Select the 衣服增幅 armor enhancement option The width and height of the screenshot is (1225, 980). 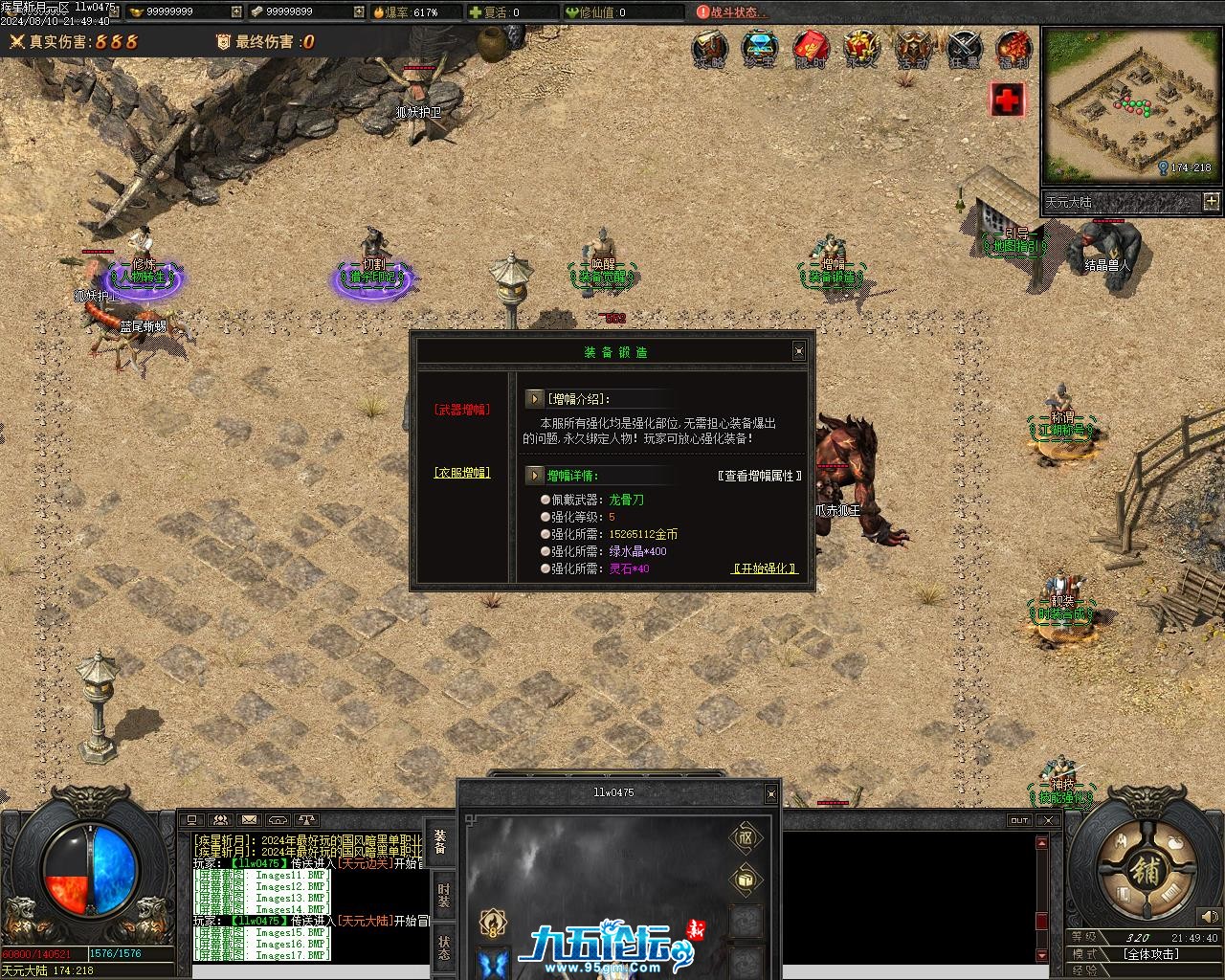[462, 473]
